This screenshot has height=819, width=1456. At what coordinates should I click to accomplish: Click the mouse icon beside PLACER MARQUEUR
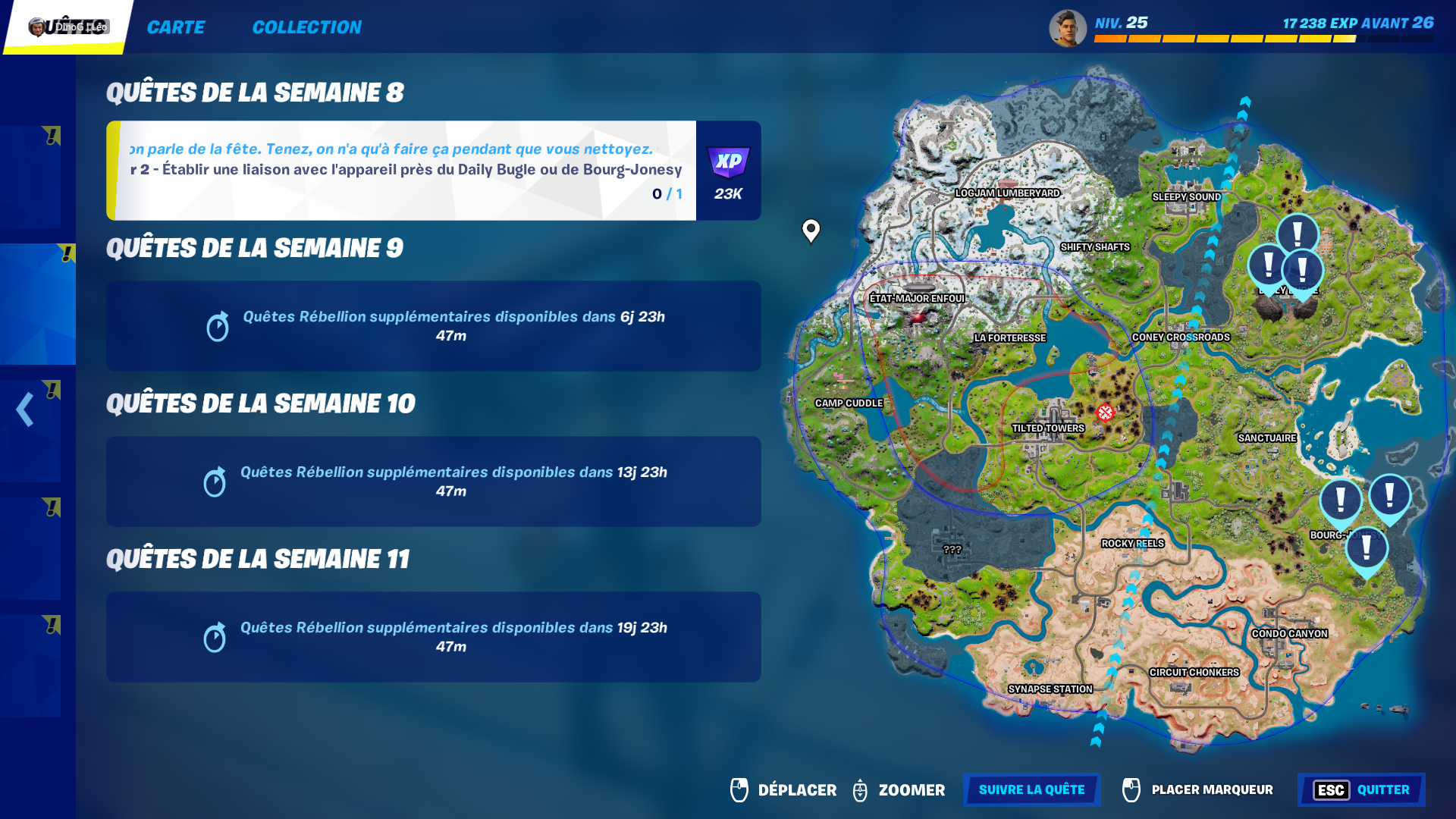click(x=1131, y=789)
